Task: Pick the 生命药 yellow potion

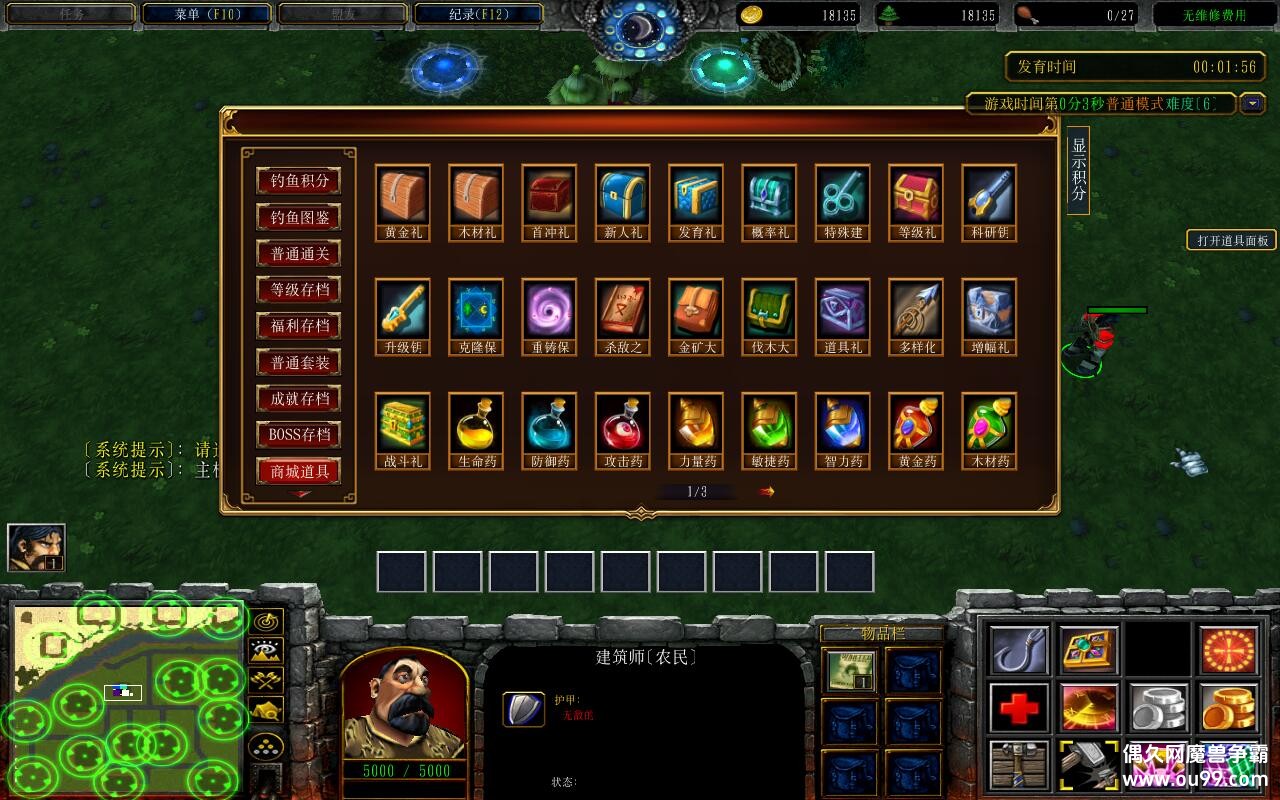Action: 476,424
